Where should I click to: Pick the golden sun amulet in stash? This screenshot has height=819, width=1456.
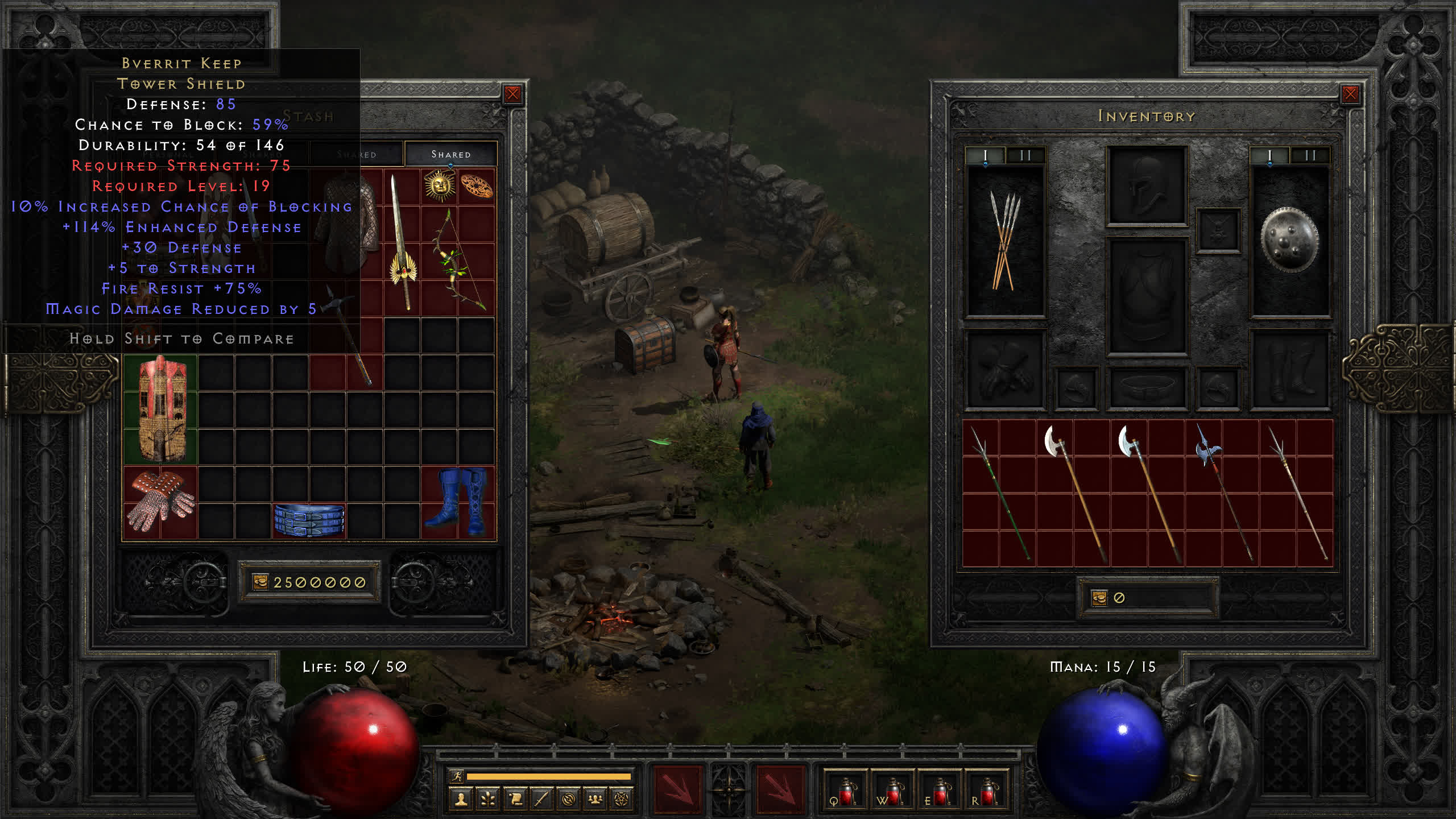440,186
